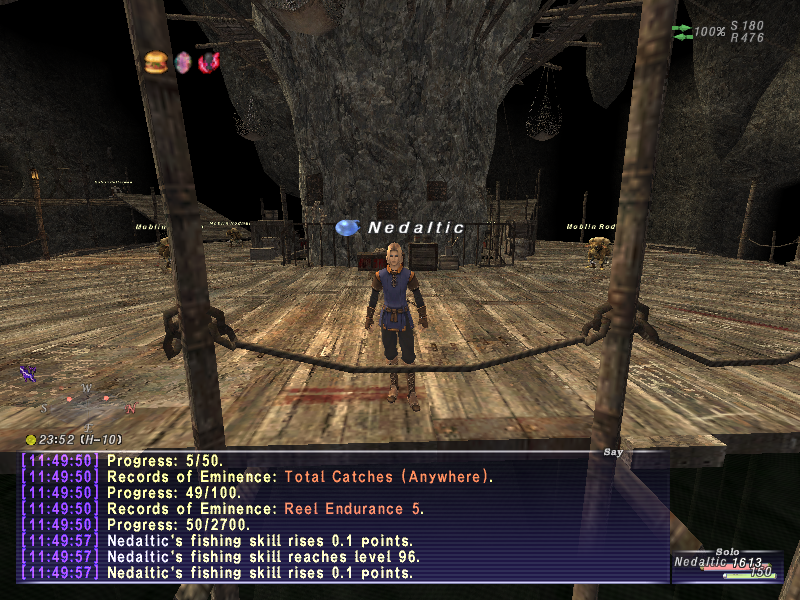Click the compass in the corner
Screen dimensions: 800x600
click(87, 402)
